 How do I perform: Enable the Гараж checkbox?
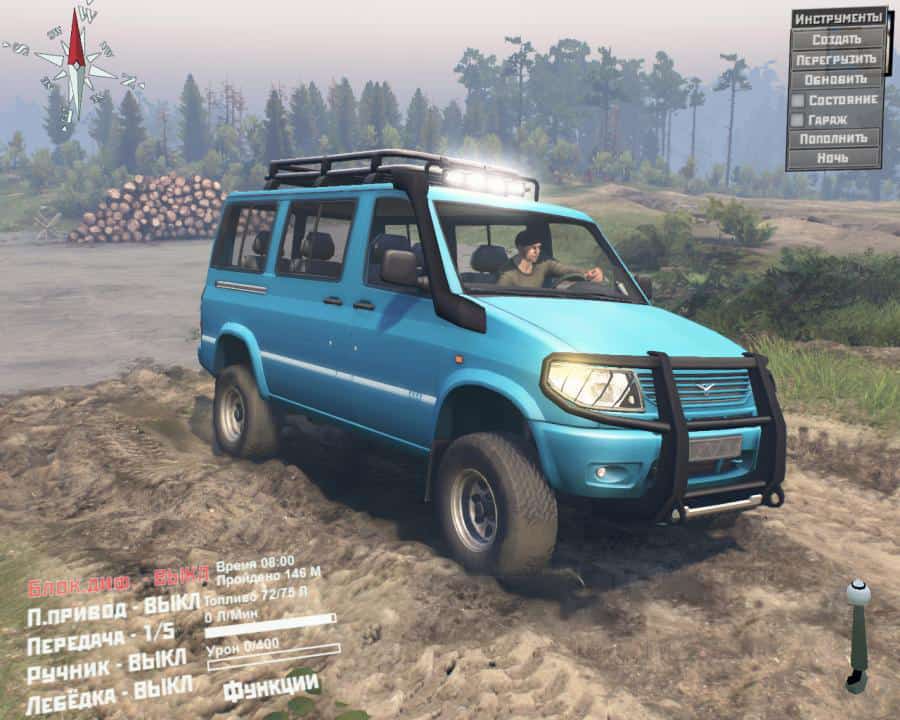[x=798, y=119]
